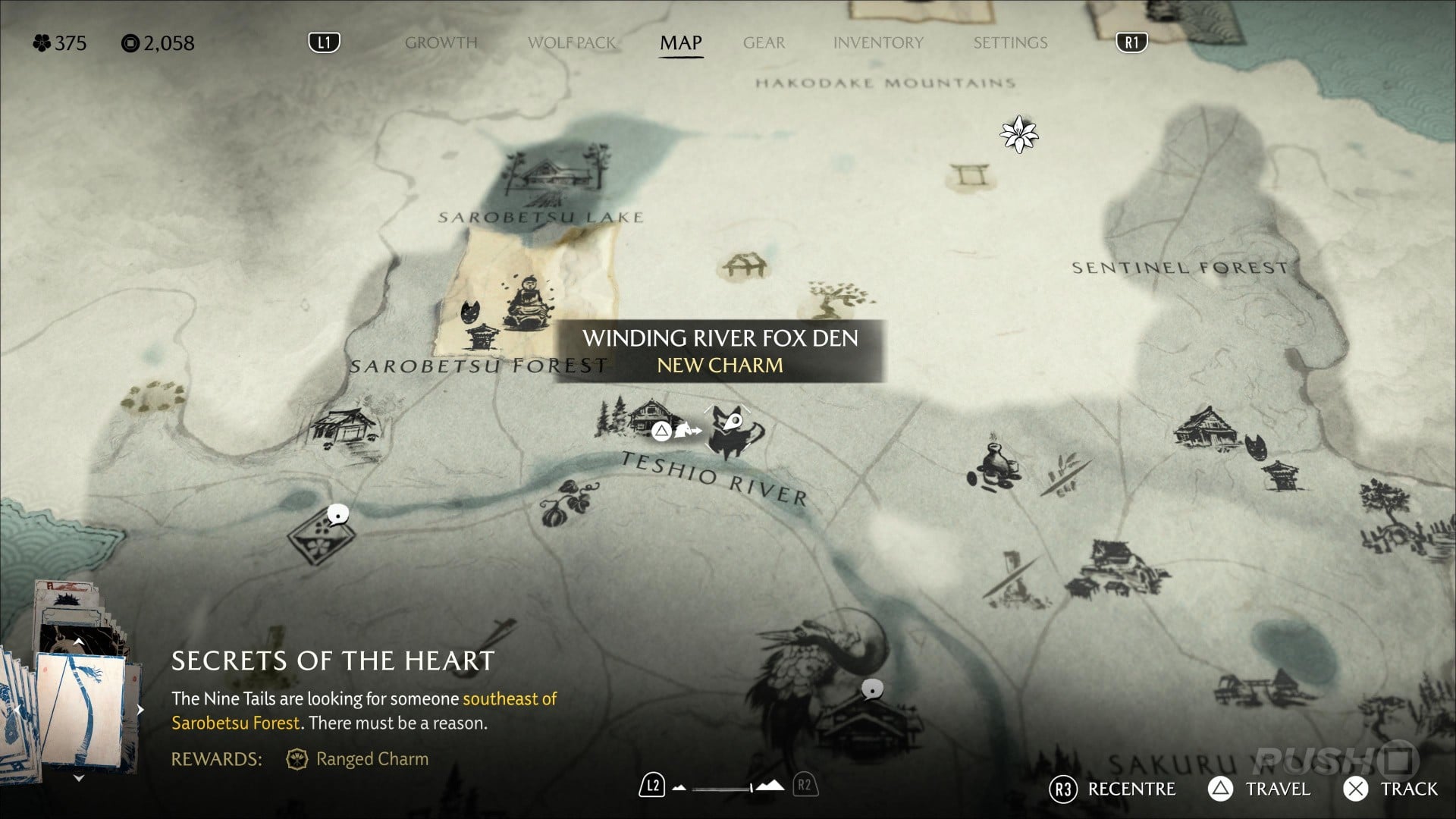Image resolution: width=1456 pixels, height=819 pixels.
Task: Go to the Gear tab
Action: (764, 42)
